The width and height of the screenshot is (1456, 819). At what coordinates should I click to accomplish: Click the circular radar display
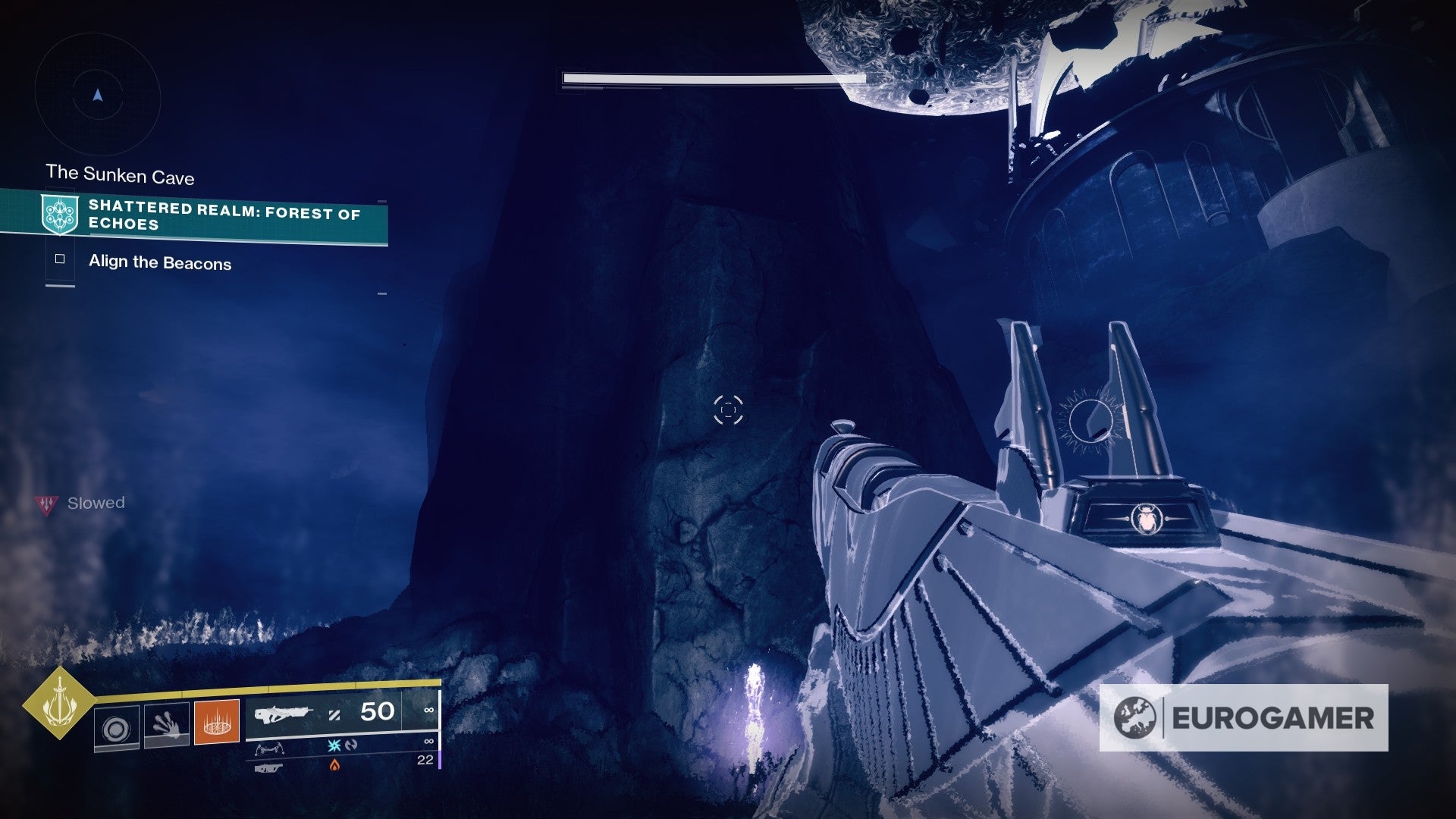click(98, 96)
